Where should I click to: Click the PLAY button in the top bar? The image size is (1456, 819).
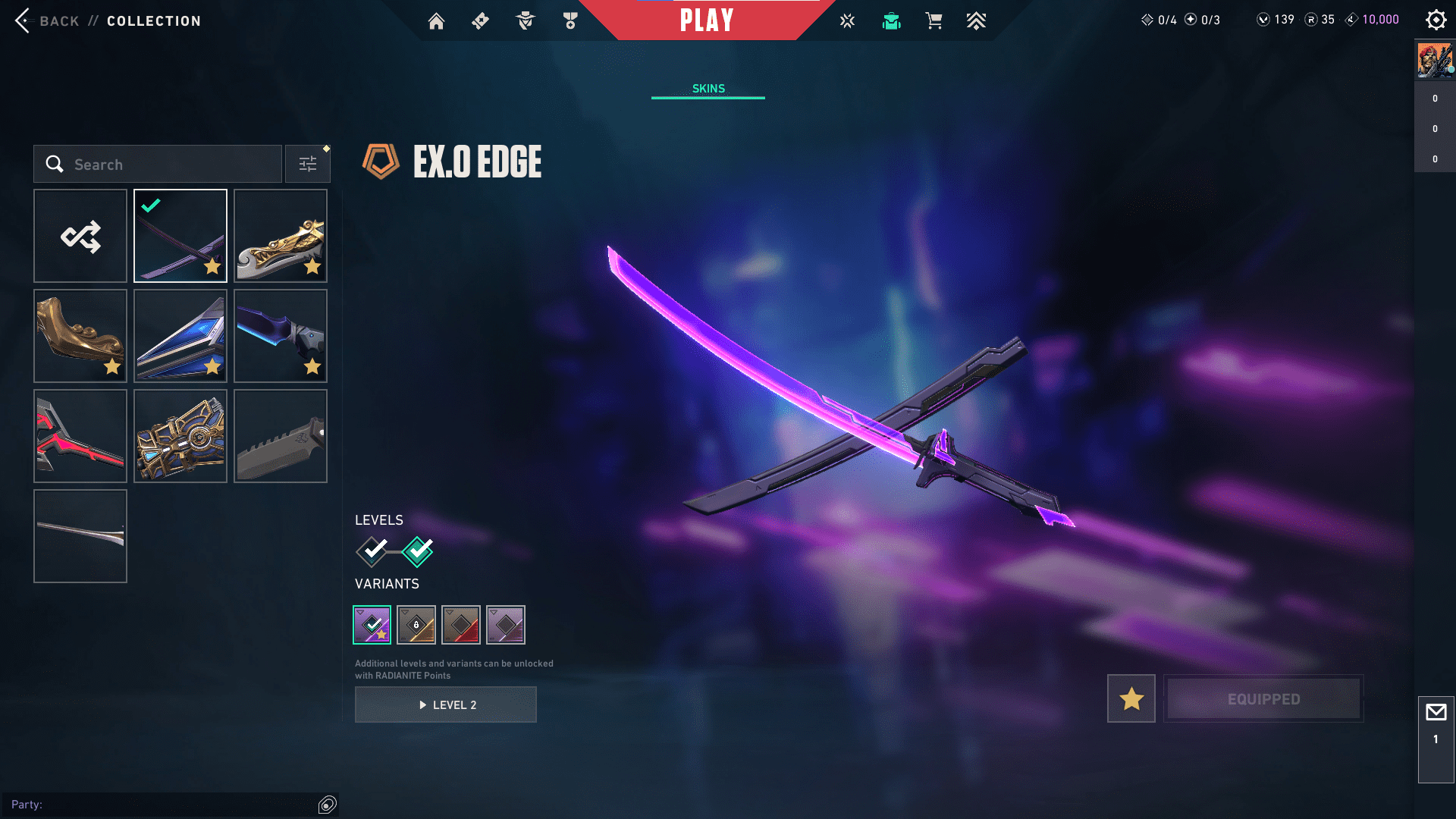click(x=708, y=20)
